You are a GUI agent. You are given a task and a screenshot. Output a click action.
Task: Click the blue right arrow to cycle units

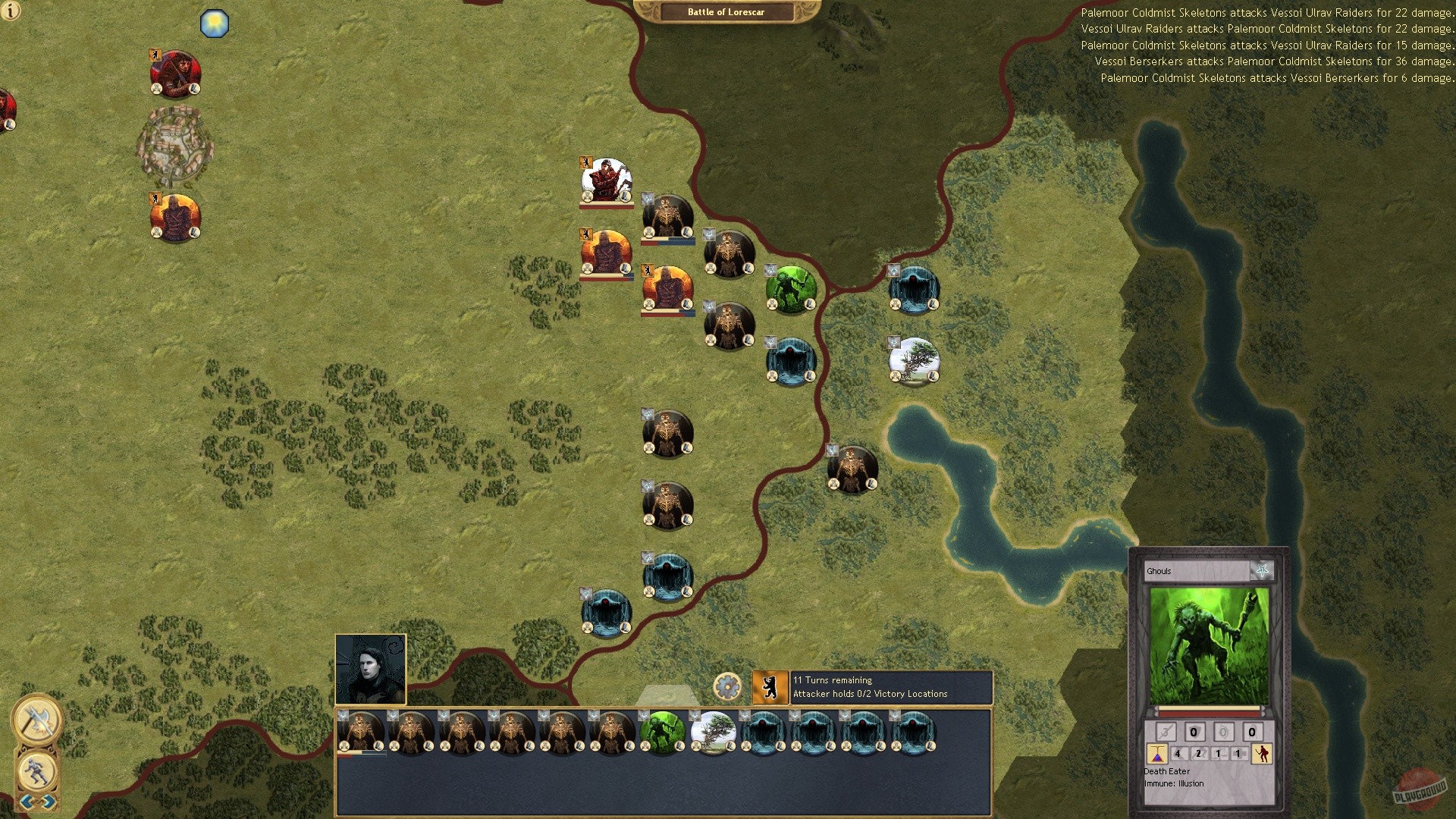click(47, 802)
